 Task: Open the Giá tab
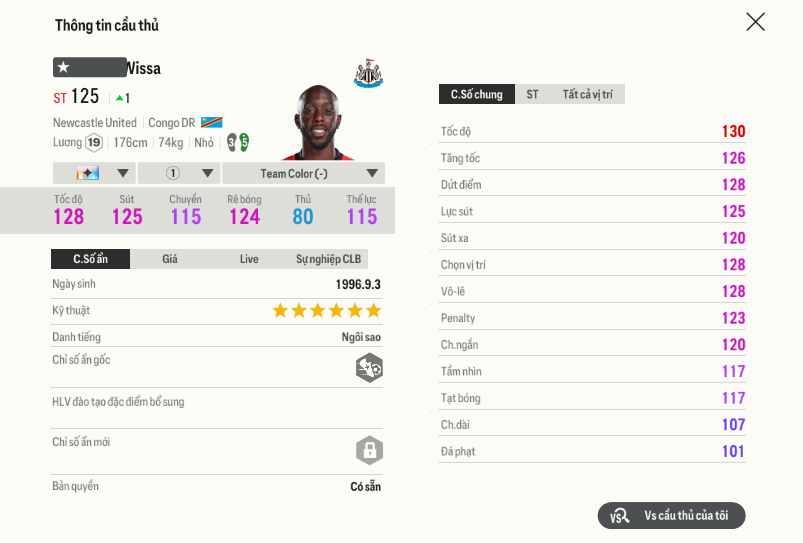click(170, 259)
